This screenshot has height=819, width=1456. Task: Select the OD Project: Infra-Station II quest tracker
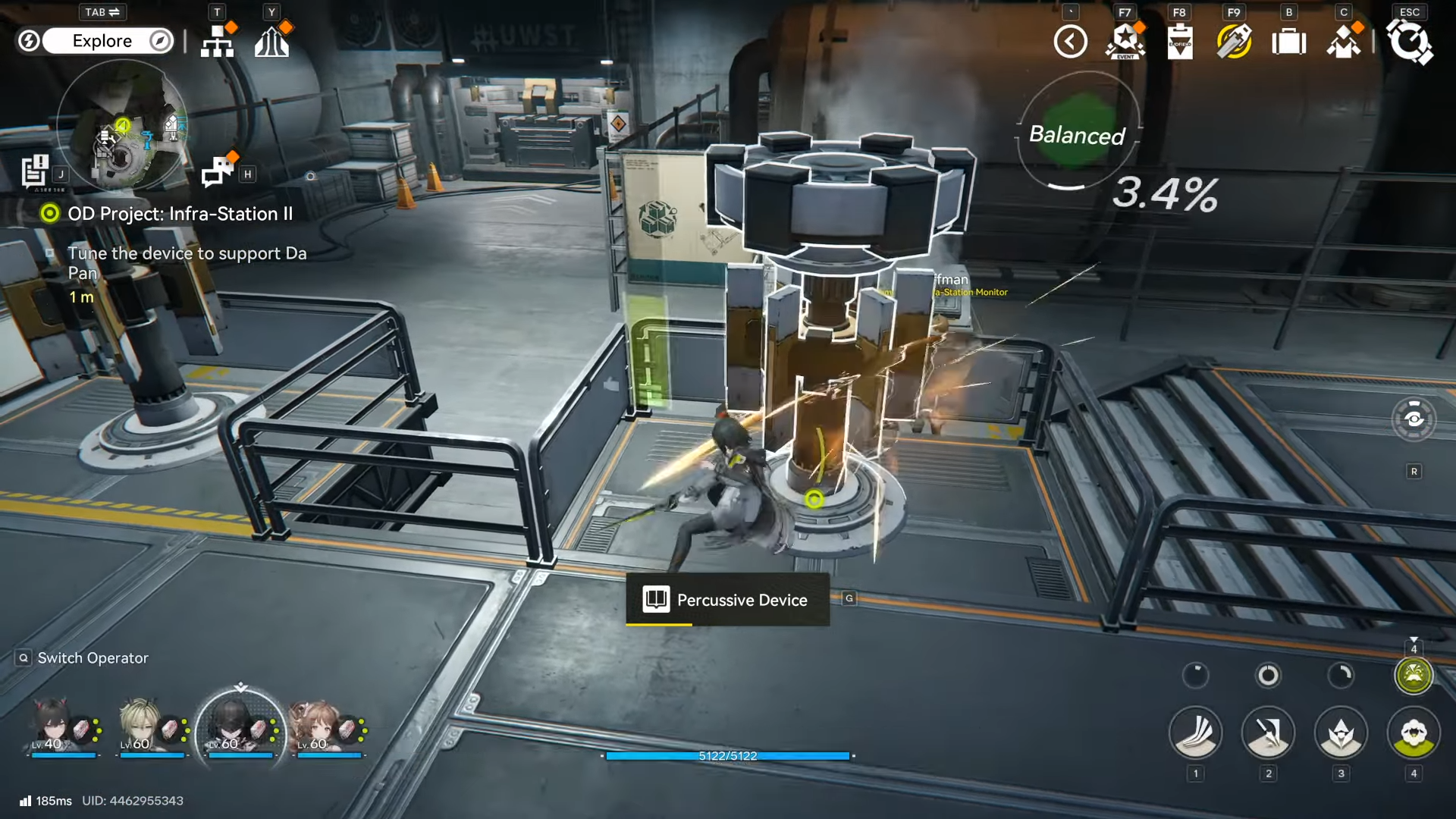[x=180, y=214]
